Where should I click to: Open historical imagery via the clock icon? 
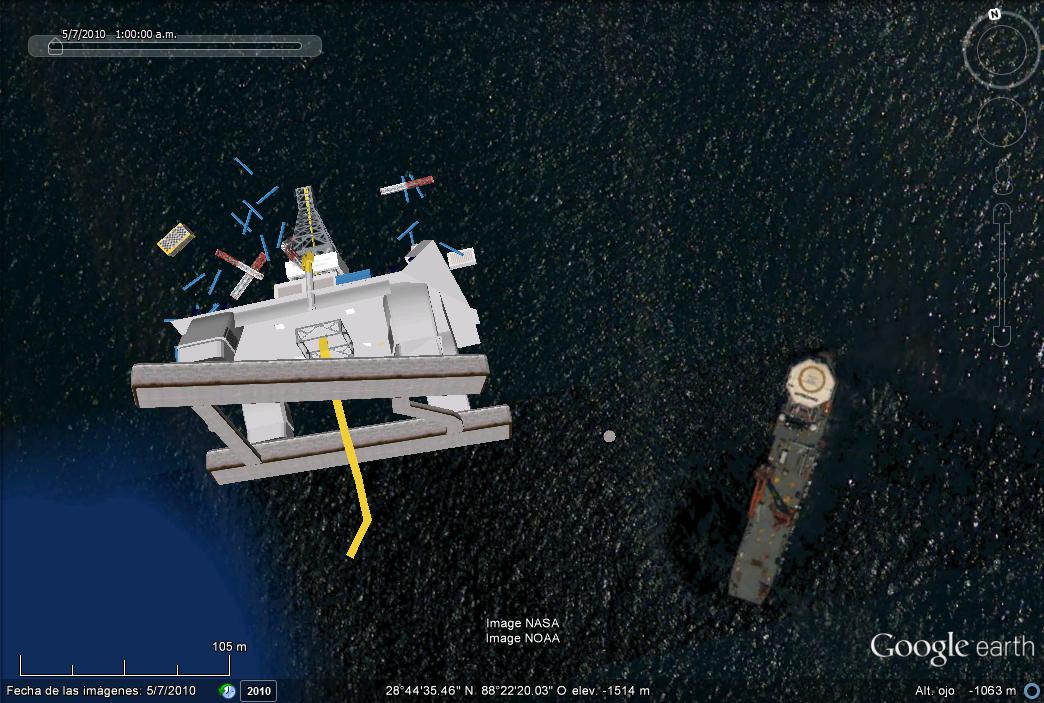point(228,690)
